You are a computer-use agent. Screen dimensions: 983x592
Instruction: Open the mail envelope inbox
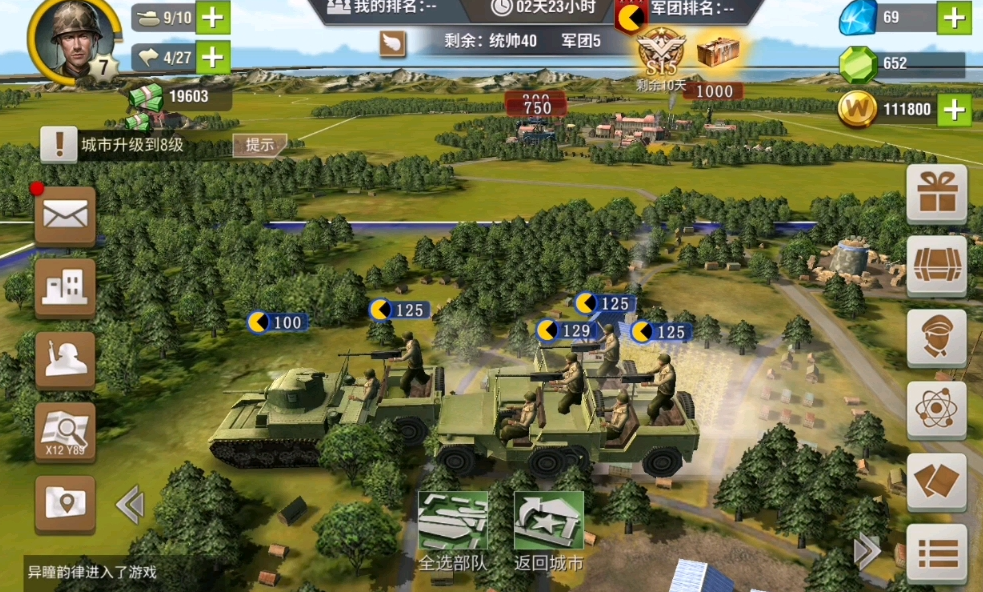[x=66, y=215]
